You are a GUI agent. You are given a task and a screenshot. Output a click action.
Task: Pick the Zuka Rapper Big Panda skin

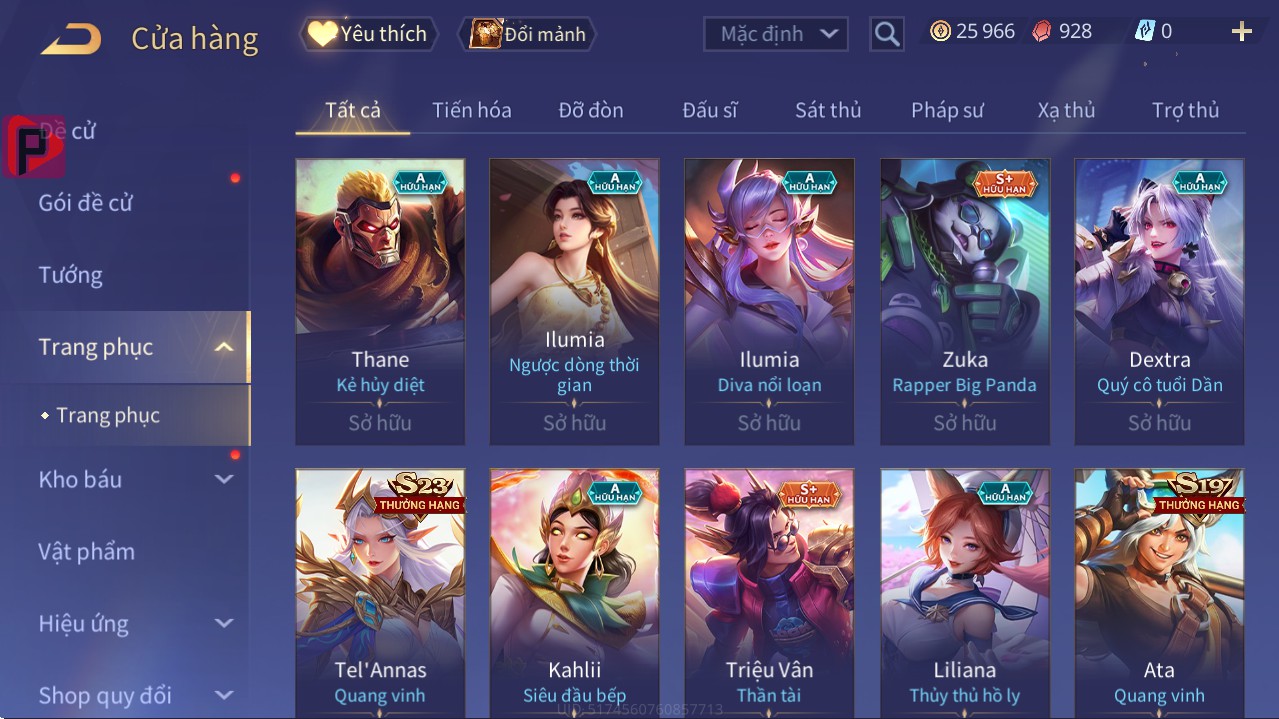[964, 300]
